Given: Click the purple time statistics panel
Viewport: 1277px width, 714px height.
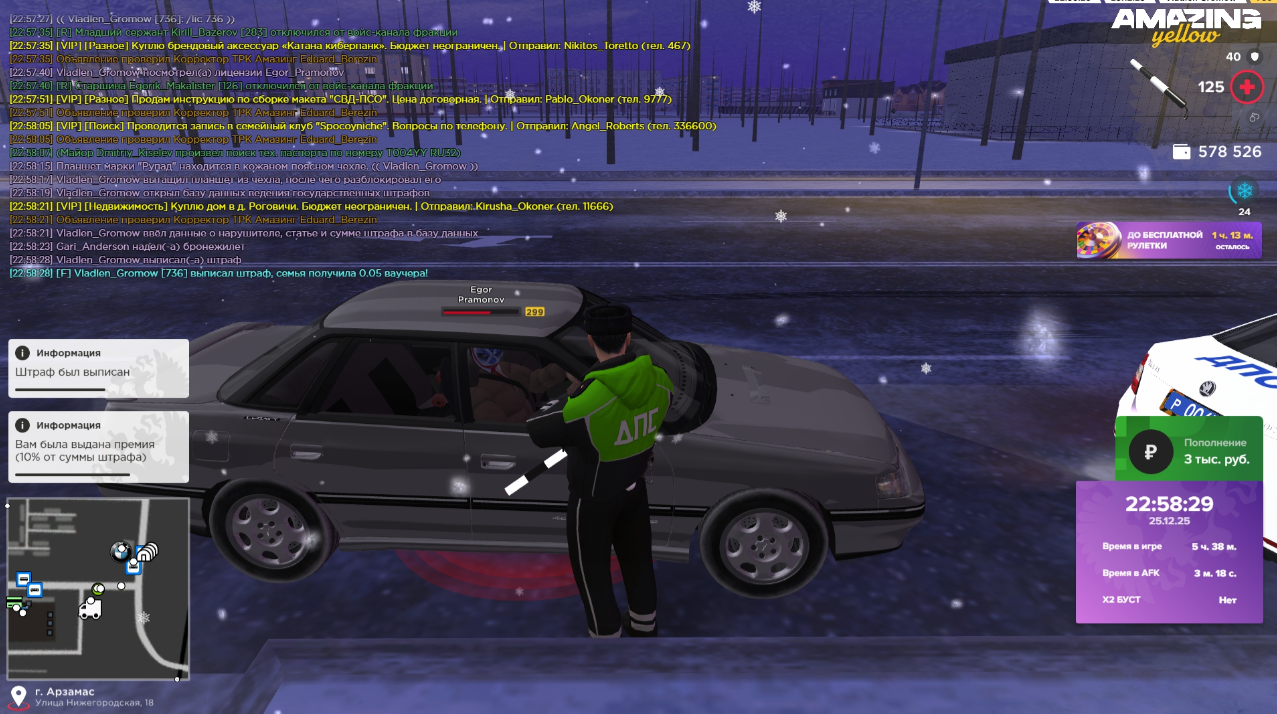Looking at the screenshot, I should [x=1168, y=552].
